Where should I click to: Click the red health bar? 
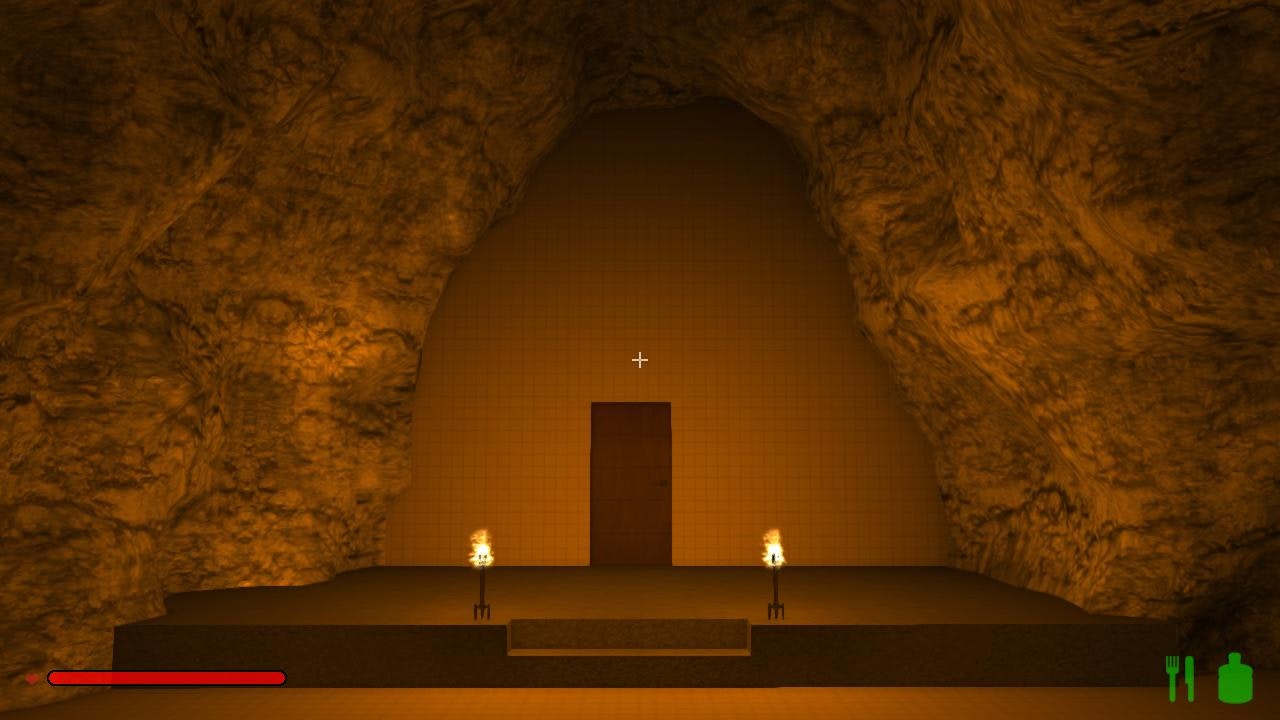[x=165, y=678]
